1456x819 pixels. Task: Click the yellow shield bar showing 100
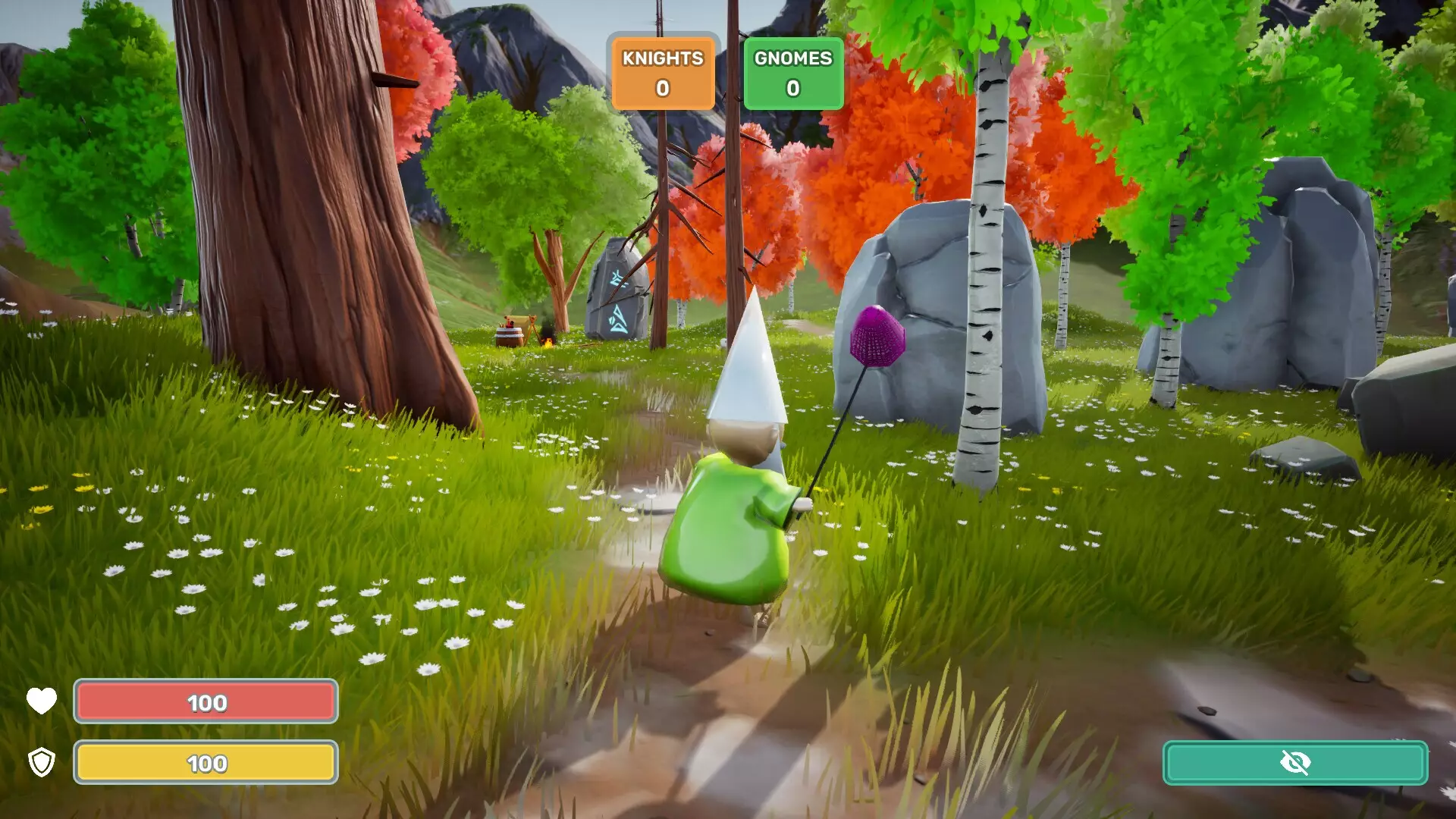click(205, 763)
